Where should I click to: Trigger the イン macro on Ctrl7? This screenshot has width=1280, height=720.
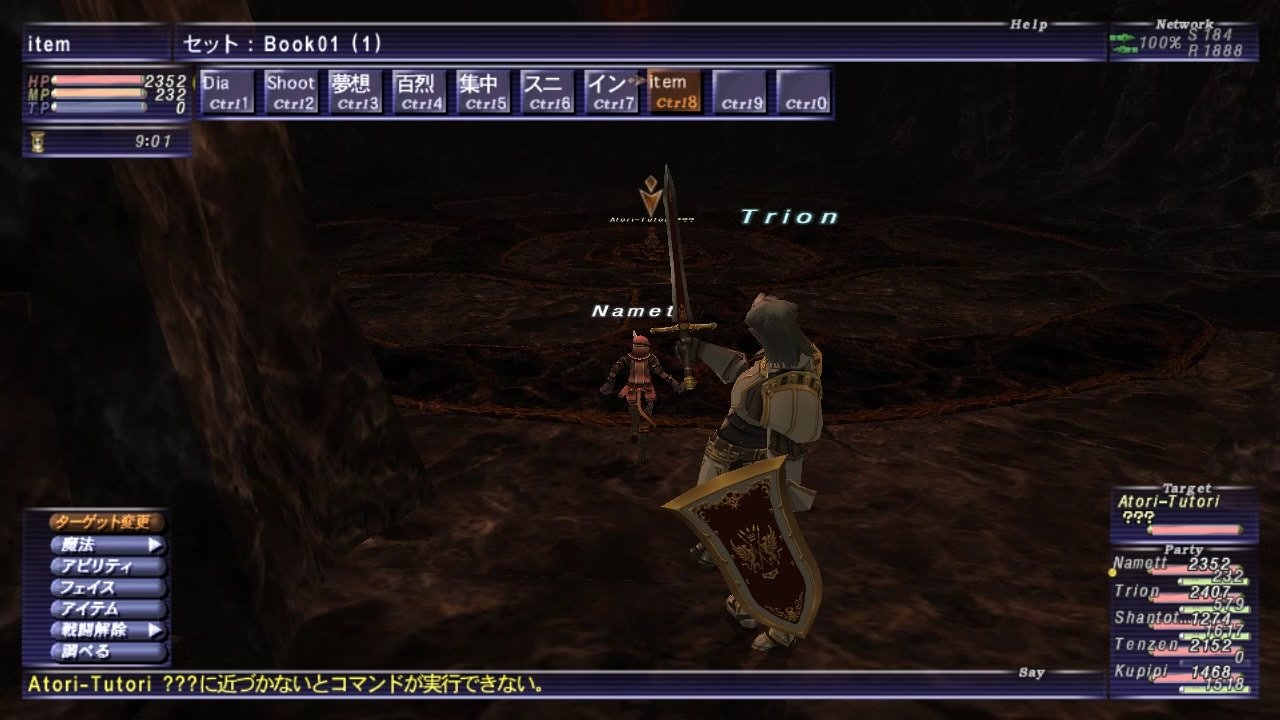611,90
